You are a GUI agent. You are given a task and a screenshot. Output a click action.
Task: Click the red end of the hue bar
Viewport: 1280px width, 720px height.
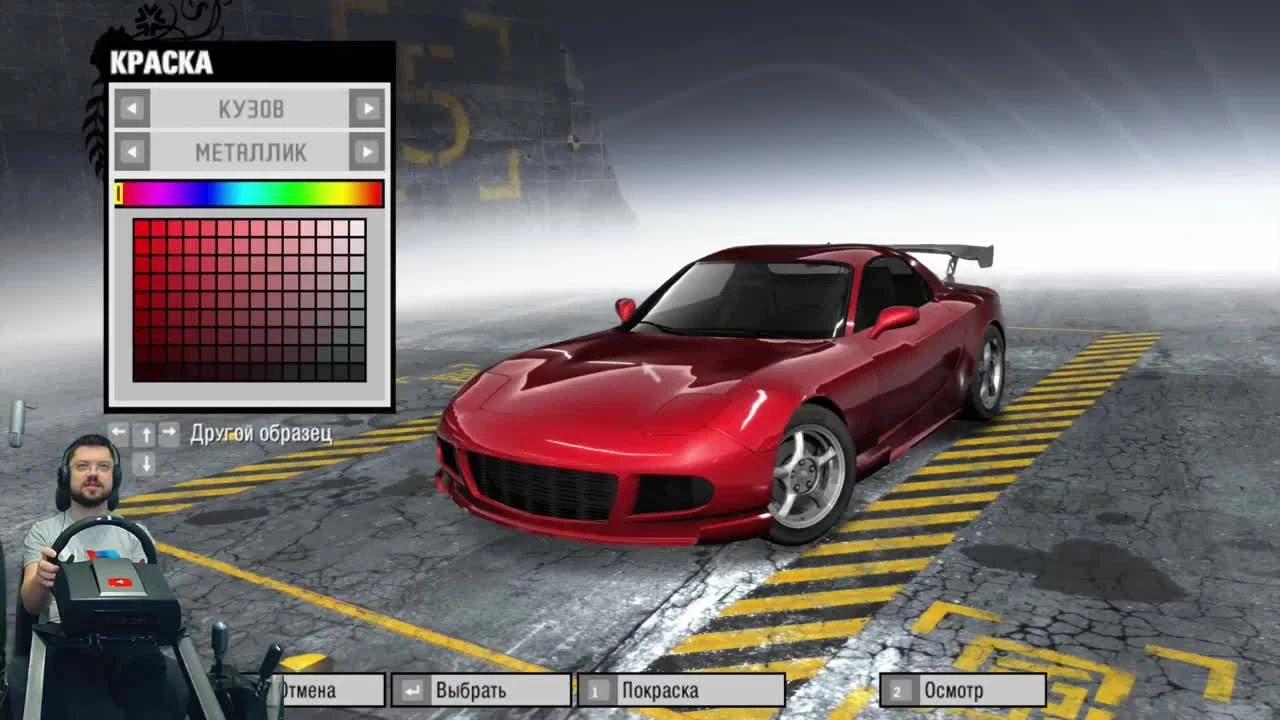(x=375, y=193)
